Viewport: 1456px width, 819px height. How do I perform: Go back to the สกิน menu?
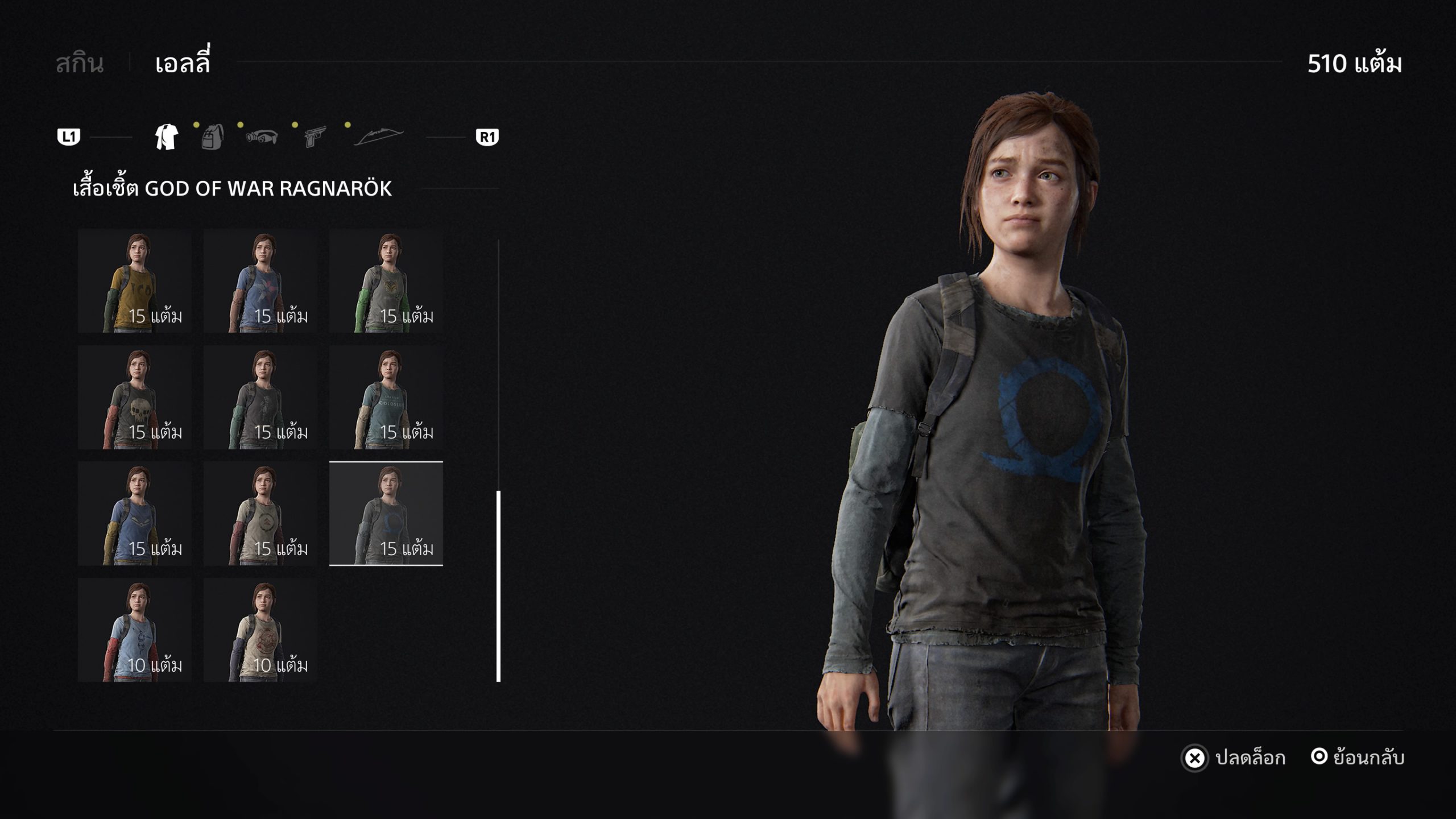pos(80,63)
